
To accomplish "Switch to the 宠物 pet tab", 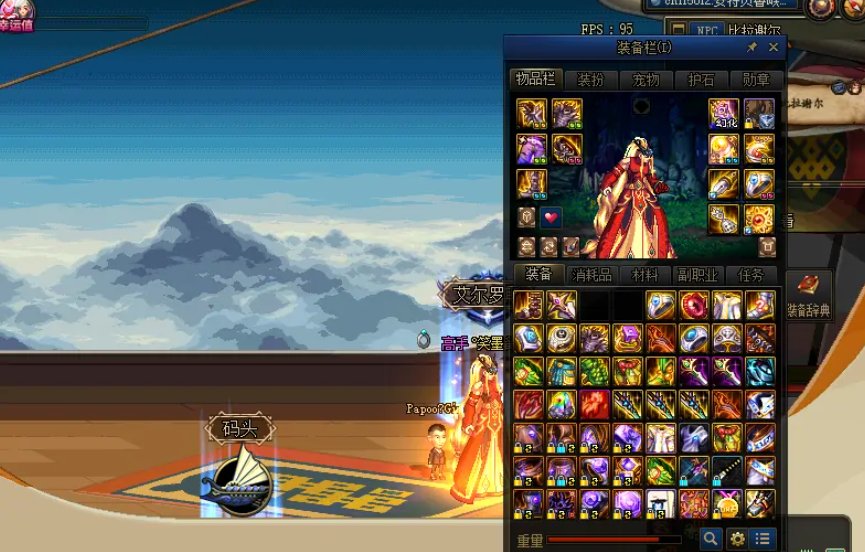I will pyautogui.click(x=646, y=79).
